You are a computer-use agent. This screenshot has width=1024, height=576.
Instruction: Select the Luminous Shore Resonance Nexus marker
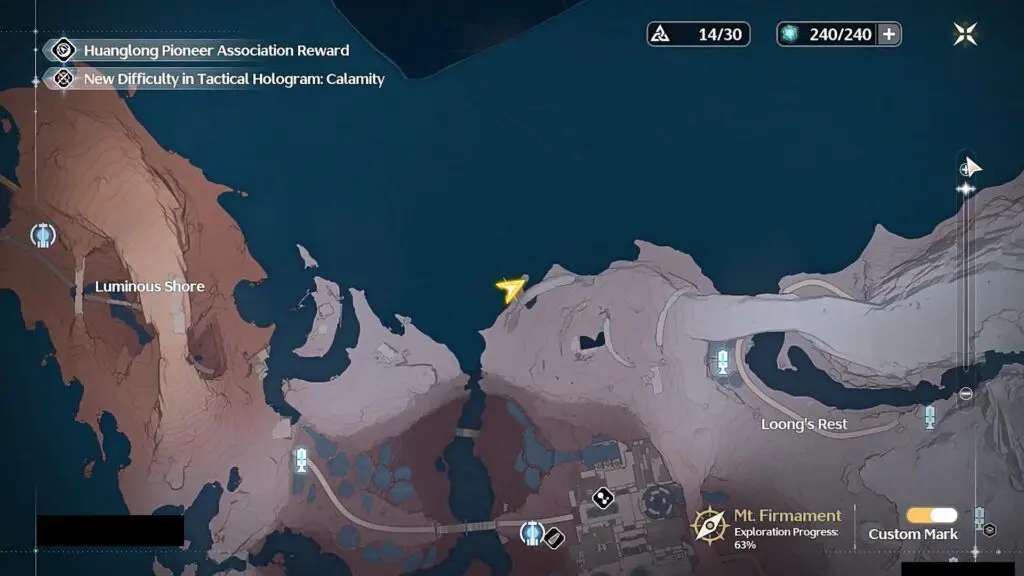click(x=42, y=235)
